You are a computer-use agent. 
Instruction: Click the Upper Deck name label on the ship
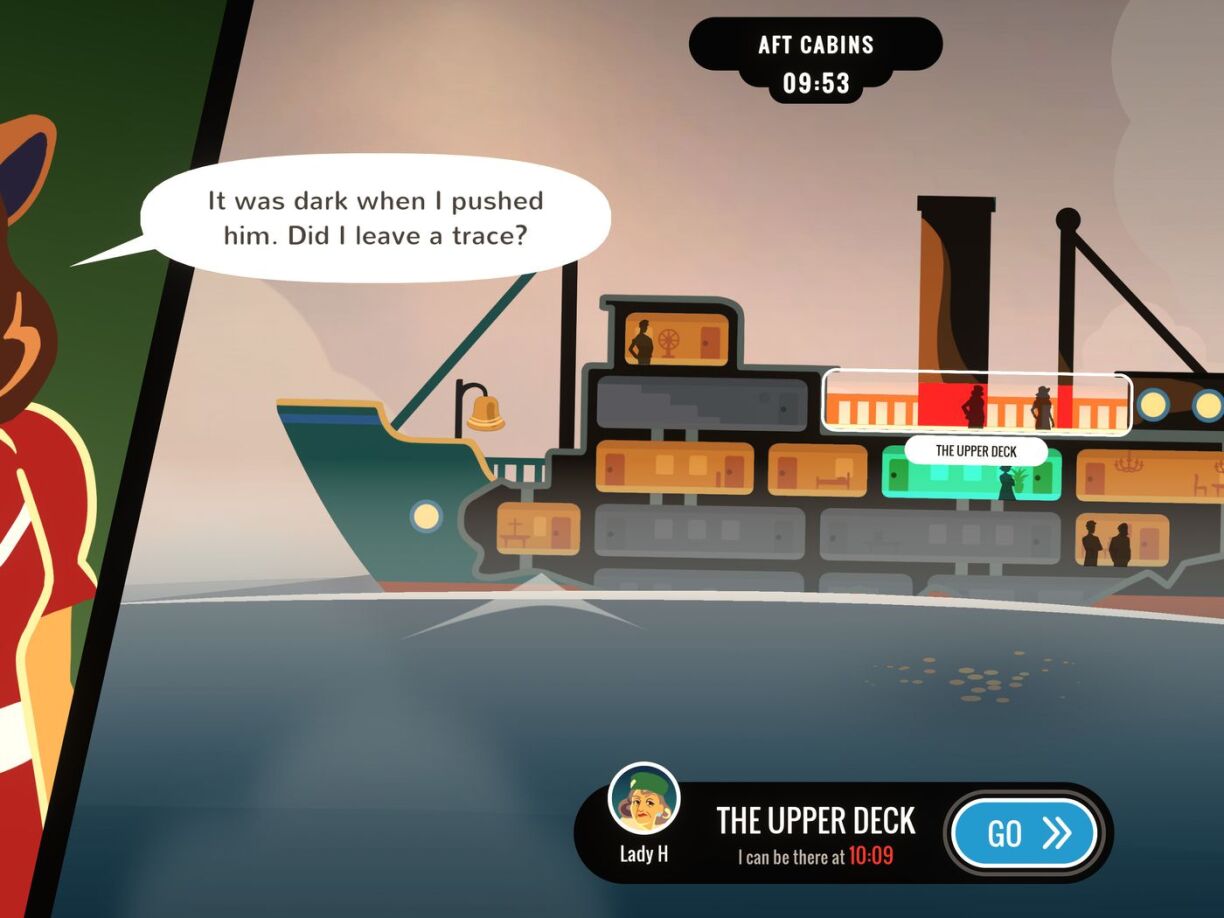tap(976, 451)
